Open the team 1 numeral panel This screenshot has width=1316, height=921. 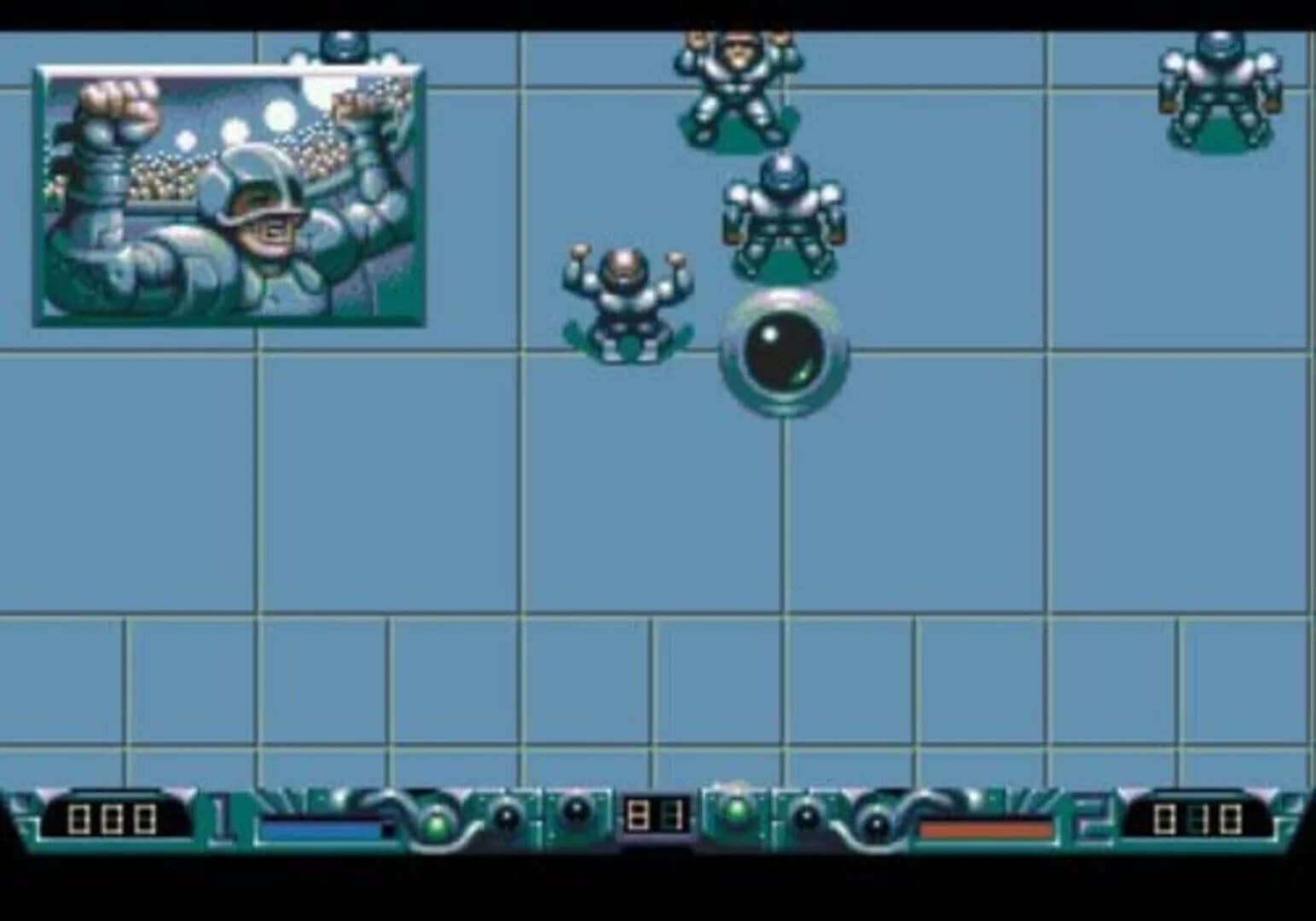point(220,817)
